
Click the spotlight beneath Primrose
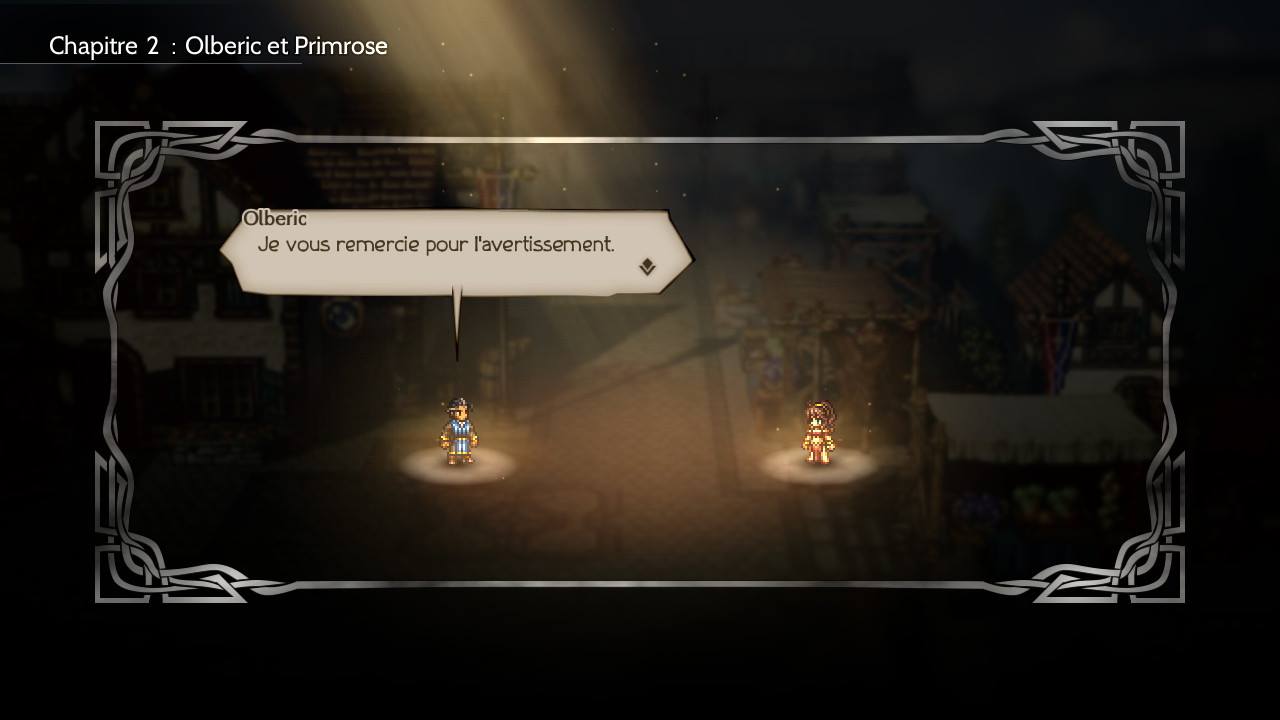(818, 468)
